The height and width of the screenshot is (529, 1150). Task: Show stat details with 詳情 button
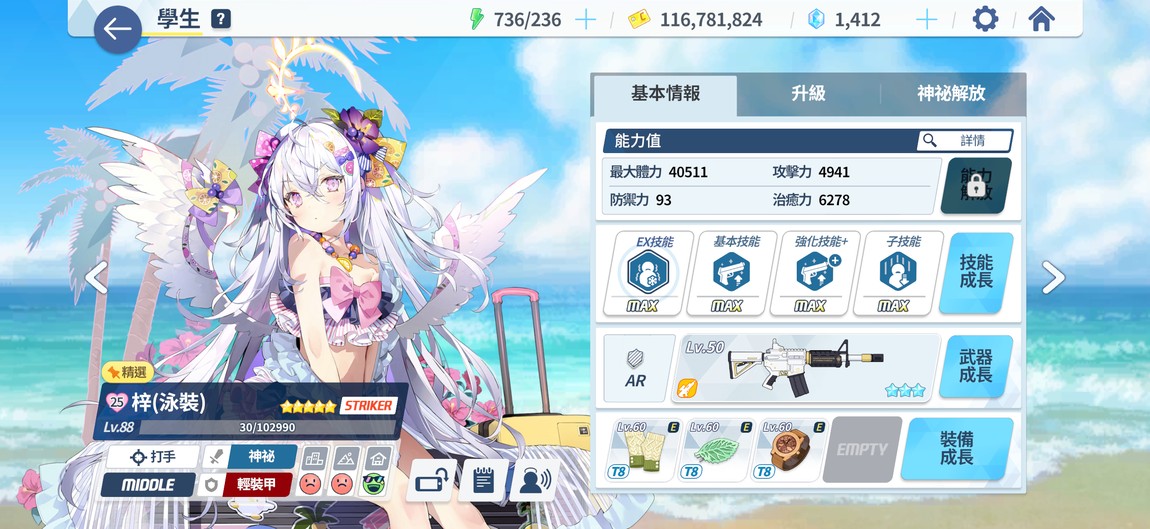(964, 141)
